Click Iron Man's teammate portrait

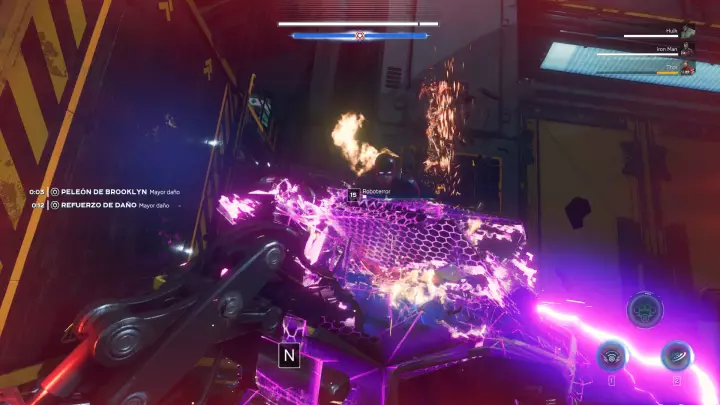click(687, 49)
